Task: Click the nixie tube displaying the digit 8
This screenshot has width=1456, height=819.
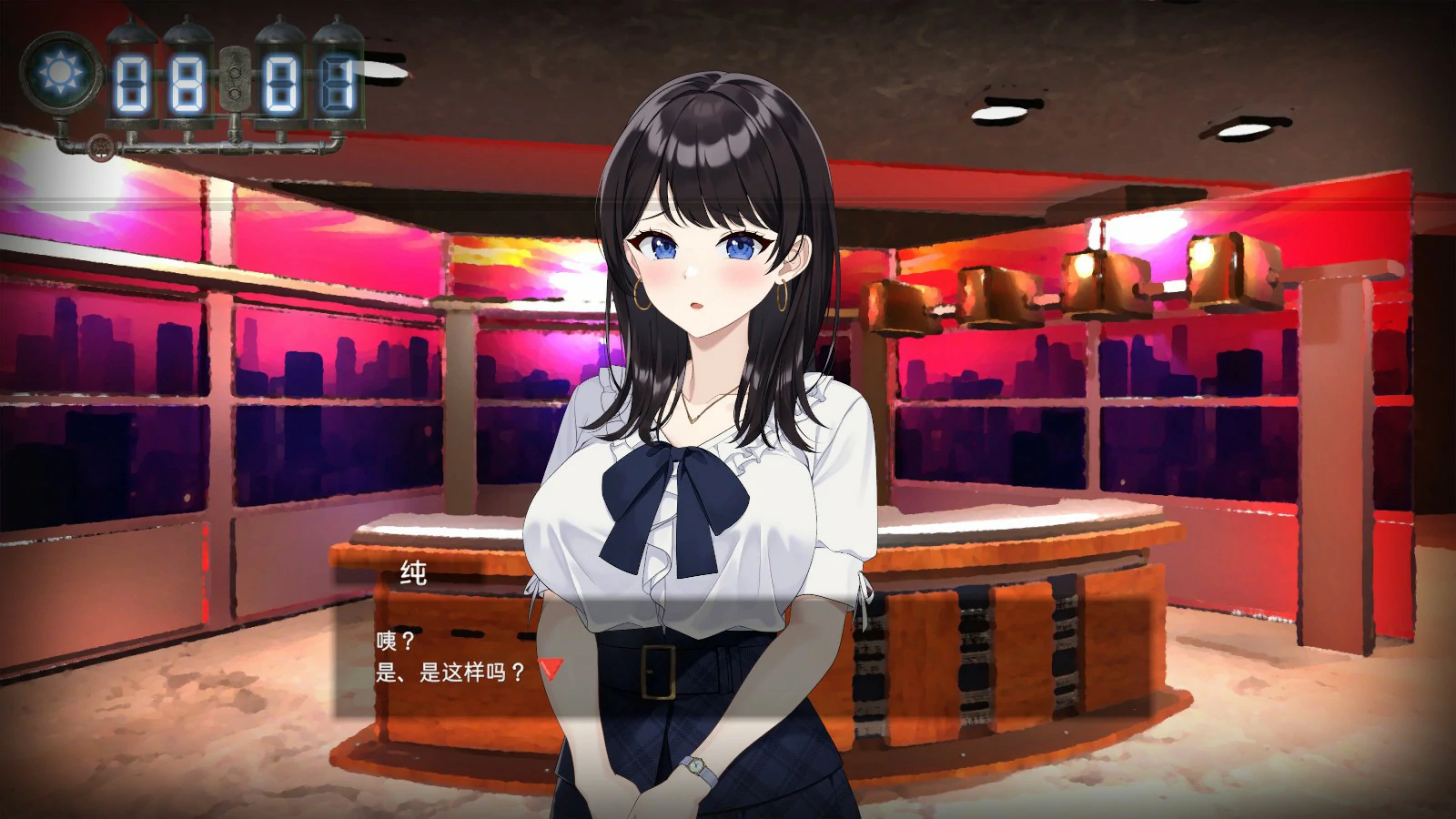Action: pyautogui.click(x=188, y=81)
